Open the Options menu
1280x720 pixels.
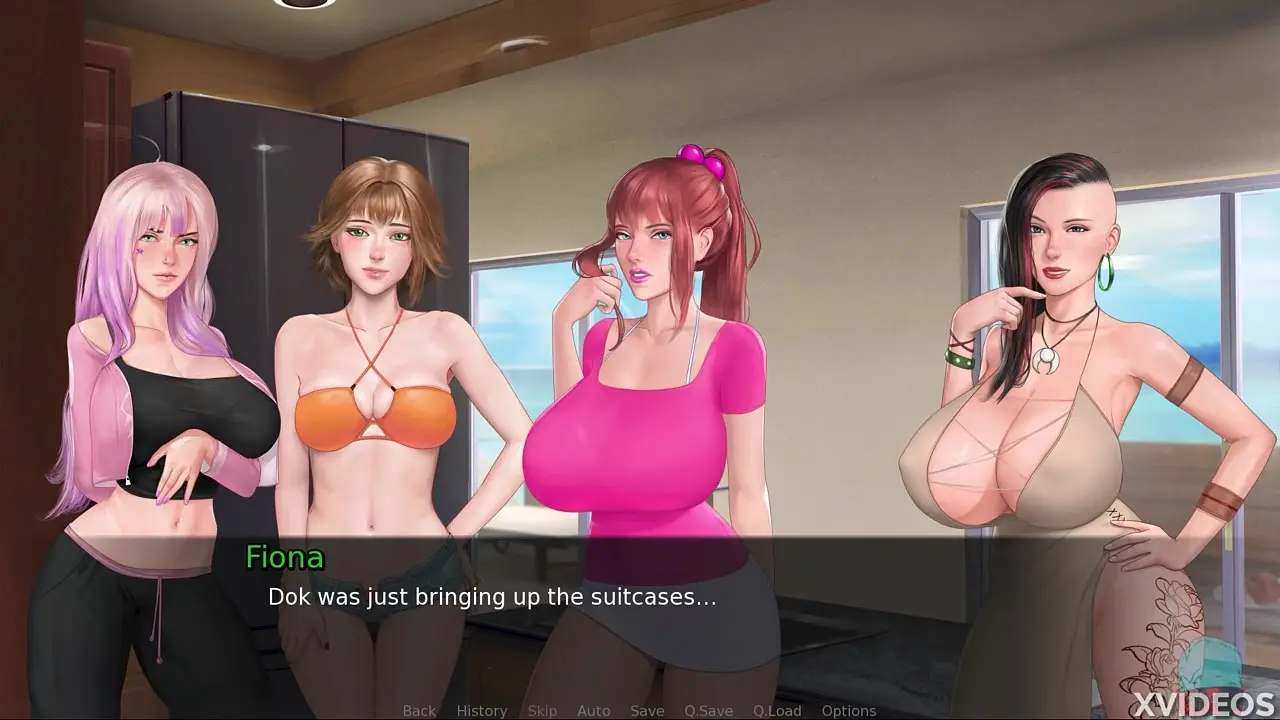coord(849,711)
